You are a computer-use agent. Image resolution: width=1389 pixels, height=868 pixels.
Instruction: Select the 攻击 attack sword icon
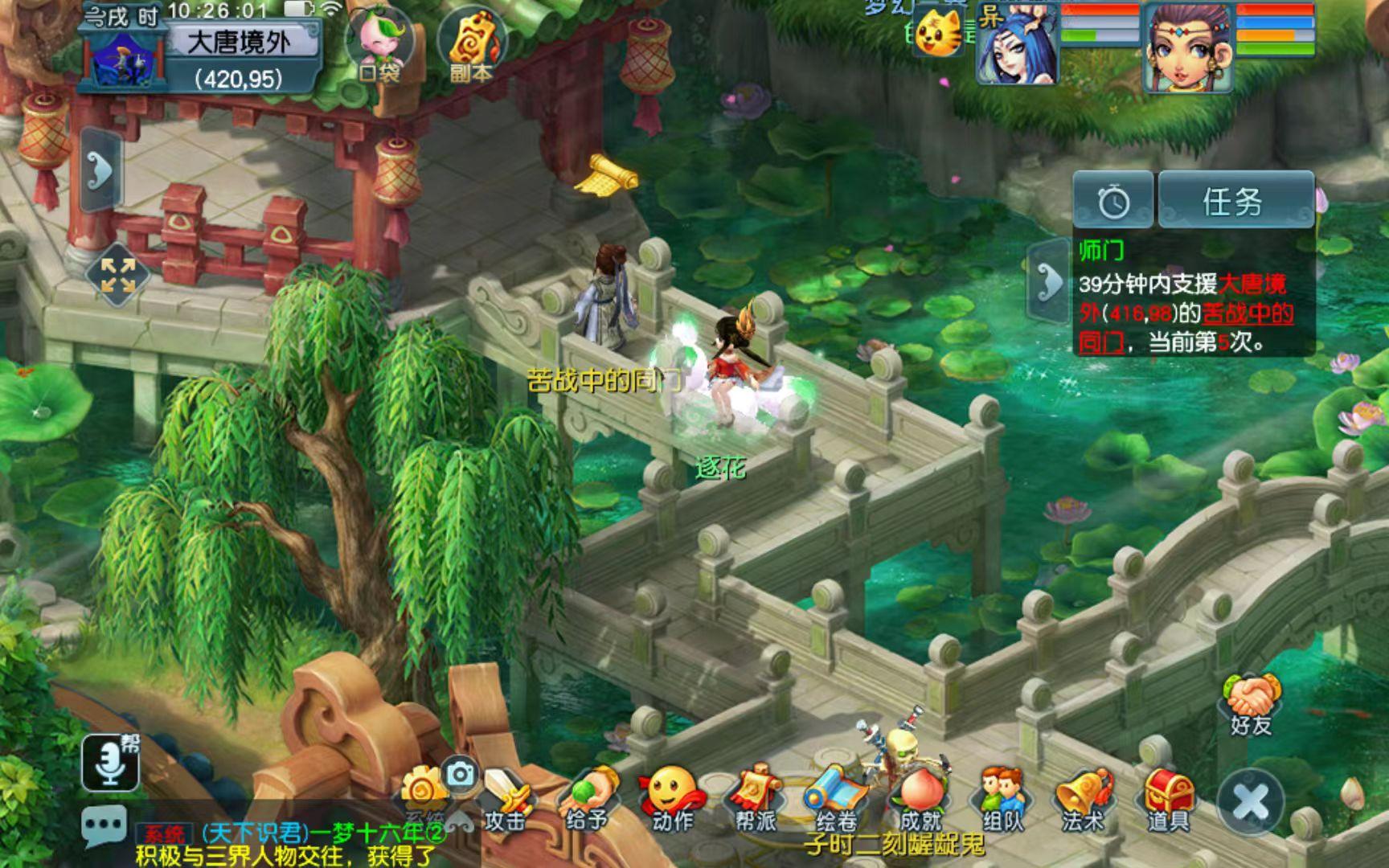505,799
